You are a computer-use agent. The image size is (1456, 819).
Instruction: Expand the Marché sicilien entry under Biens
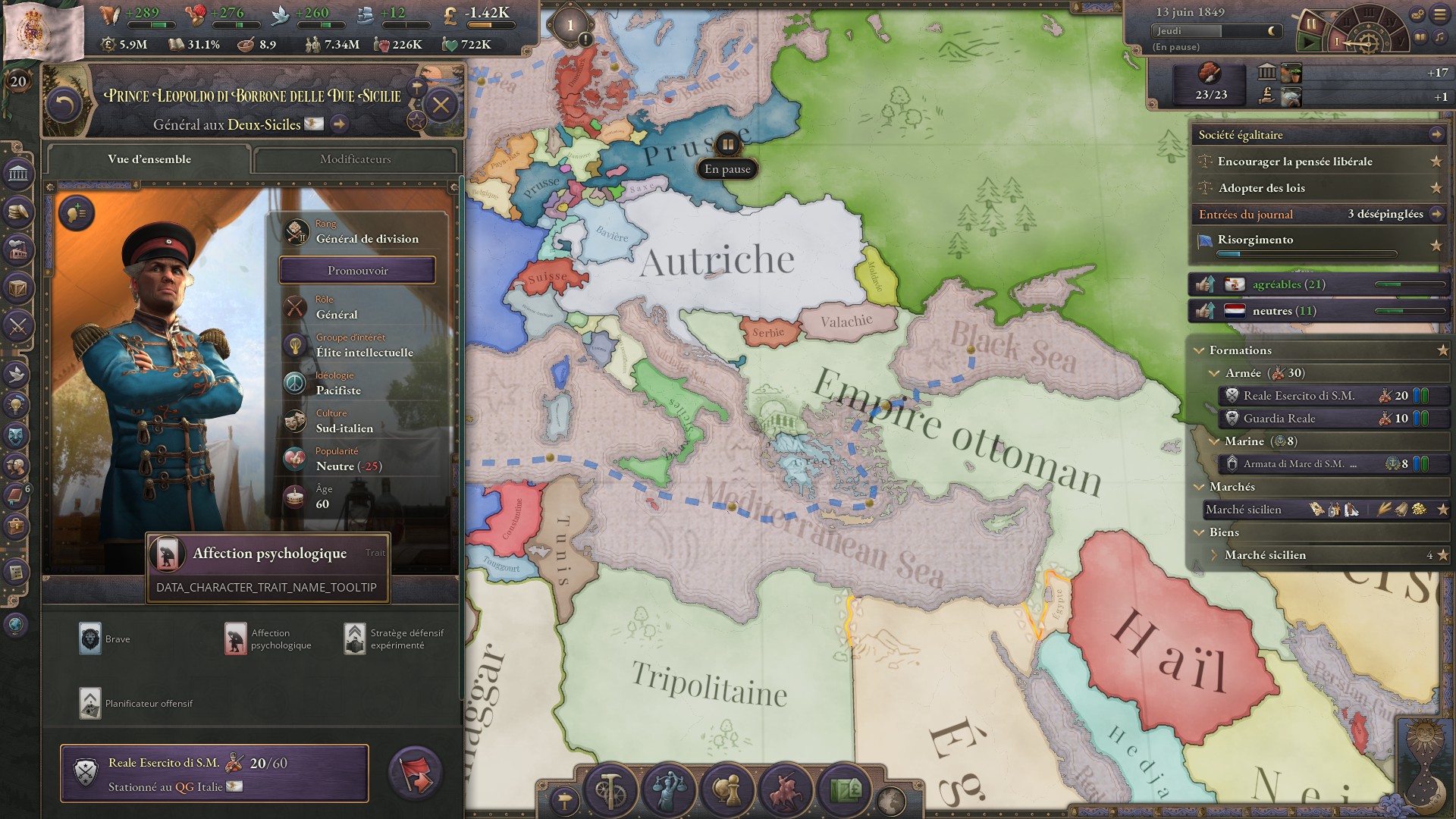1216,555
